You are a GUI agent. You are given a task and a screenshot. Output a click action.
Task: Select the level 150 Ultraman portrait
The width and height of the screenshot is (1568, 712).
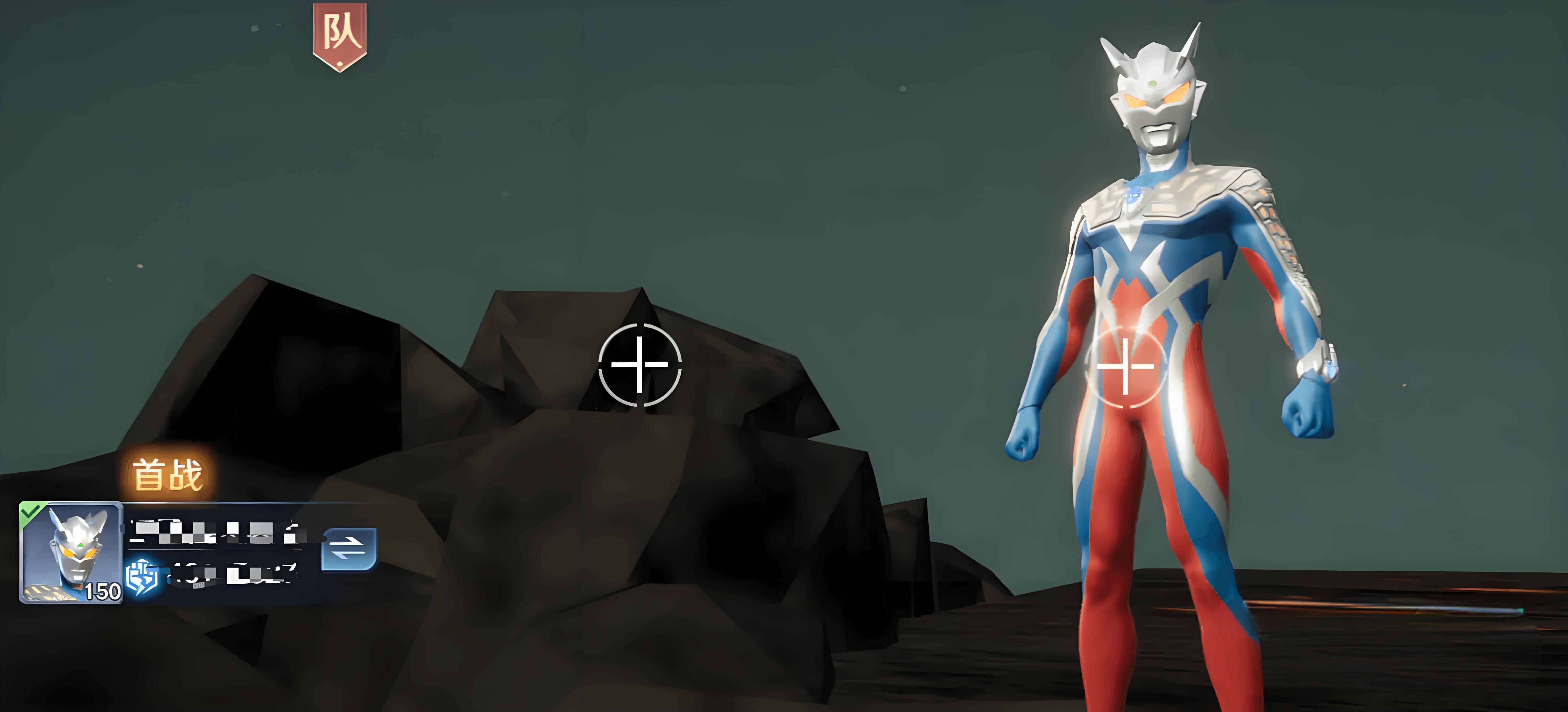71,552
